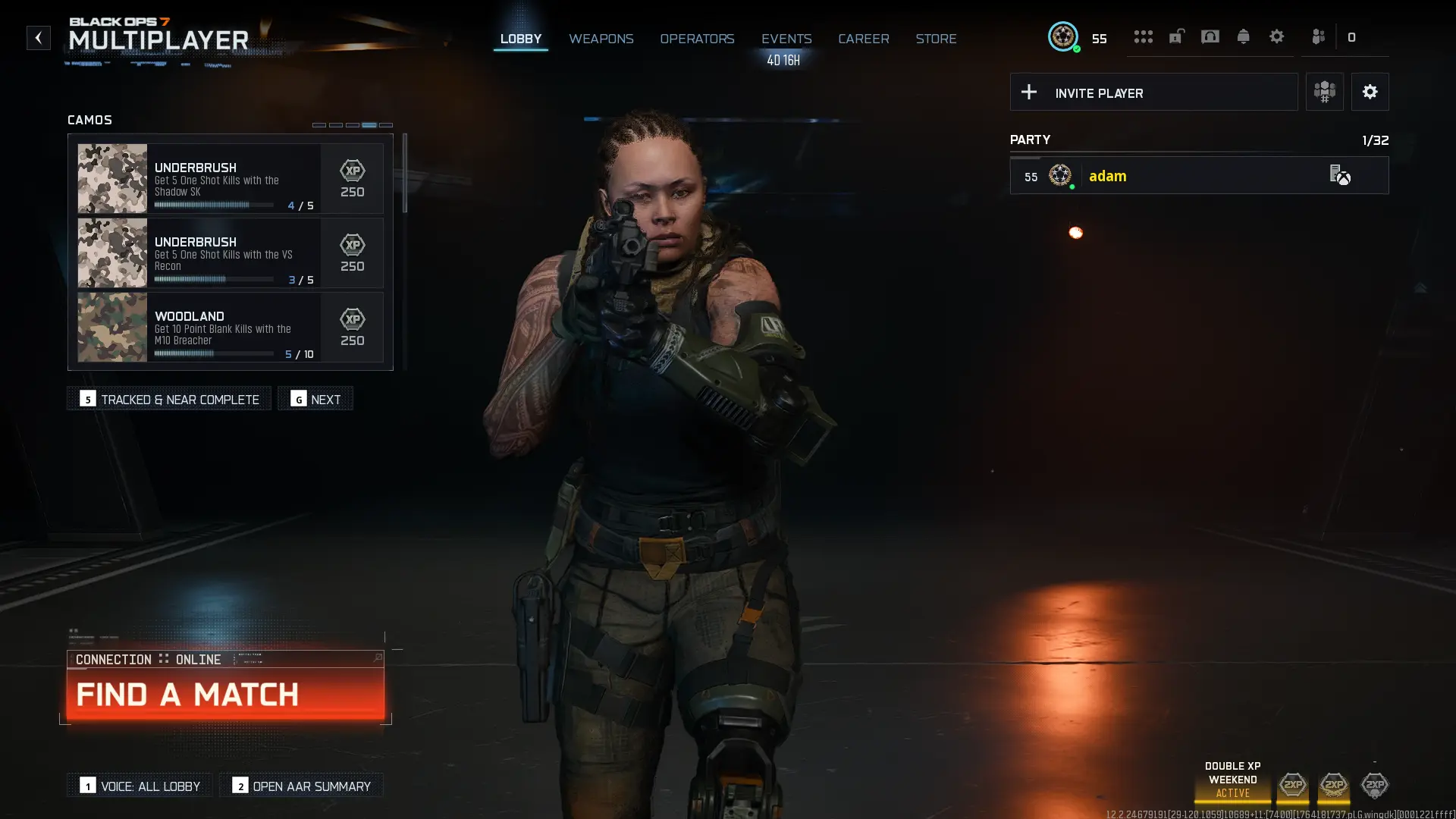Open the game settings gear icon
This screenshot has width=1456, height=819.
click(x=1277, y=36)
